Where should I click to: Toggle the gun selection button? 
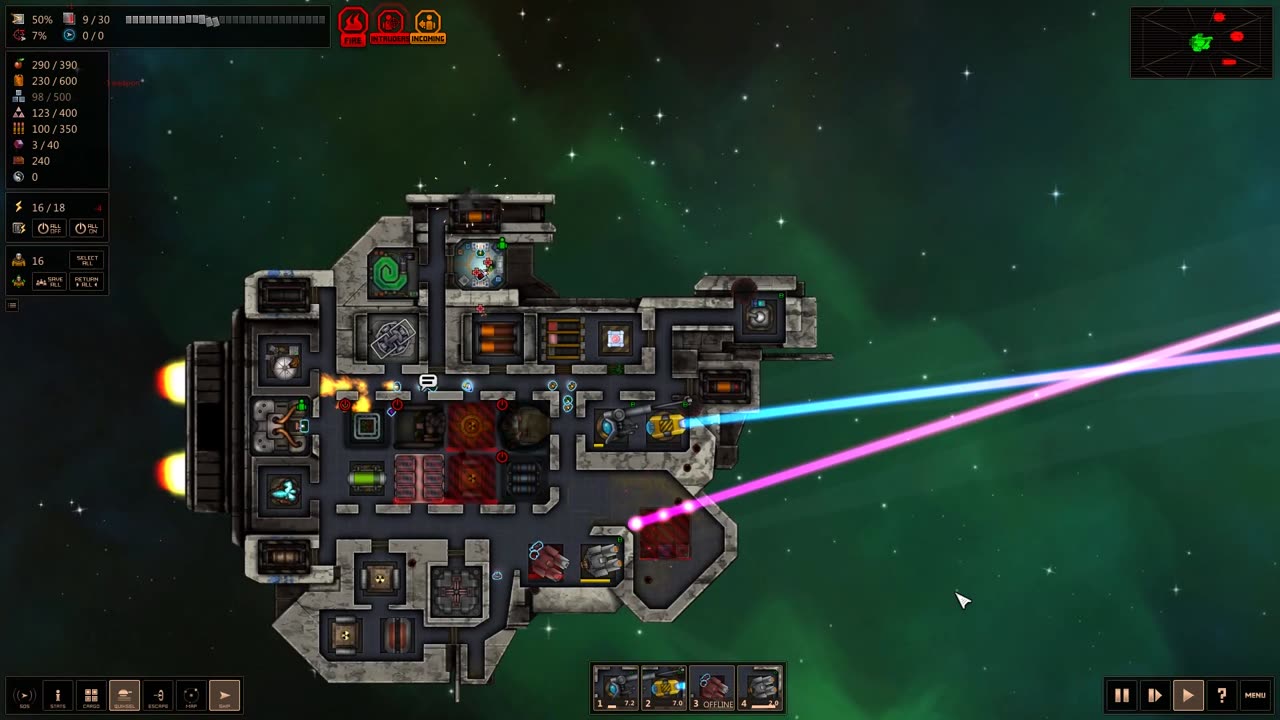tap(124, 695)
